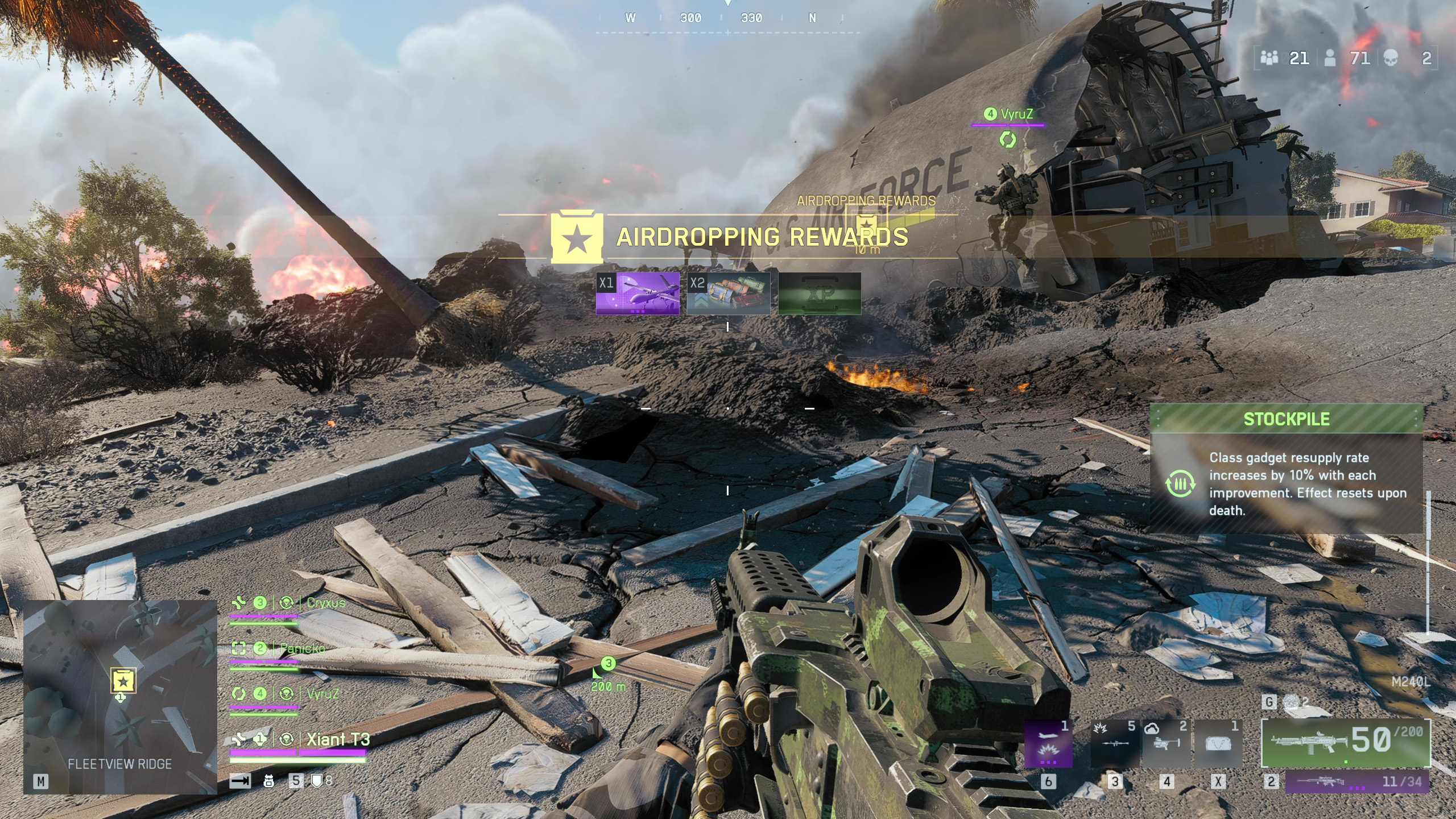
Task: Select the yellow airdrop marker on minimap
Action: [123, 680]
